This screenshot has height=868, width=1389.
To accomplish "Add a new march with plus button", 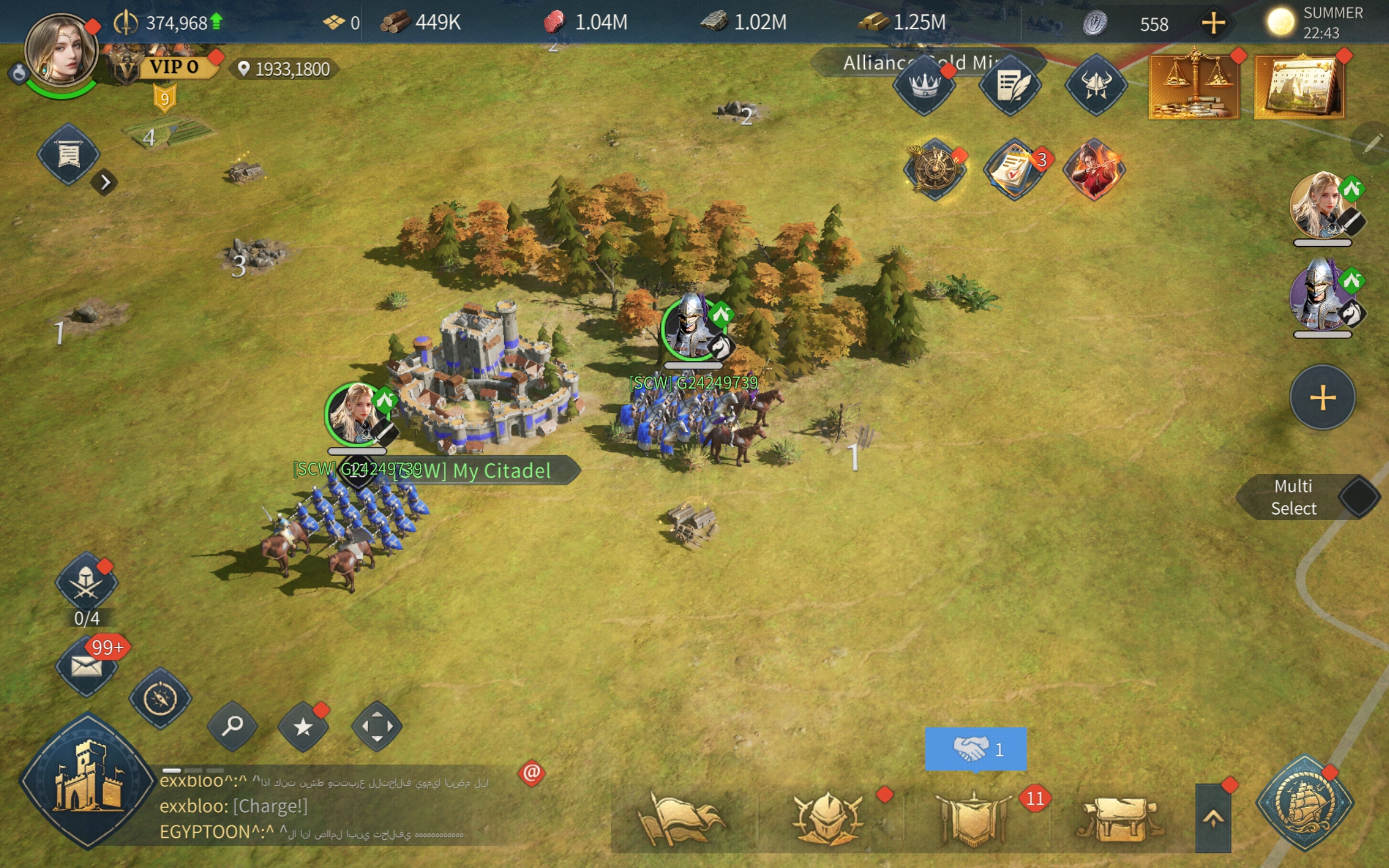I will pos(1322,397).
